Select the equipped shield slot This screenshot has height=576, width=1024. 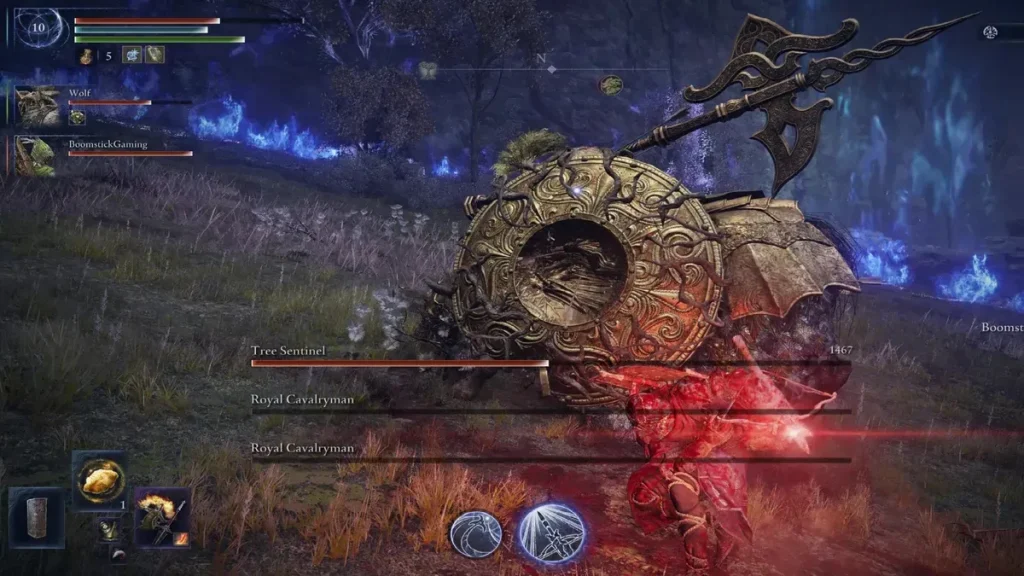37,516
